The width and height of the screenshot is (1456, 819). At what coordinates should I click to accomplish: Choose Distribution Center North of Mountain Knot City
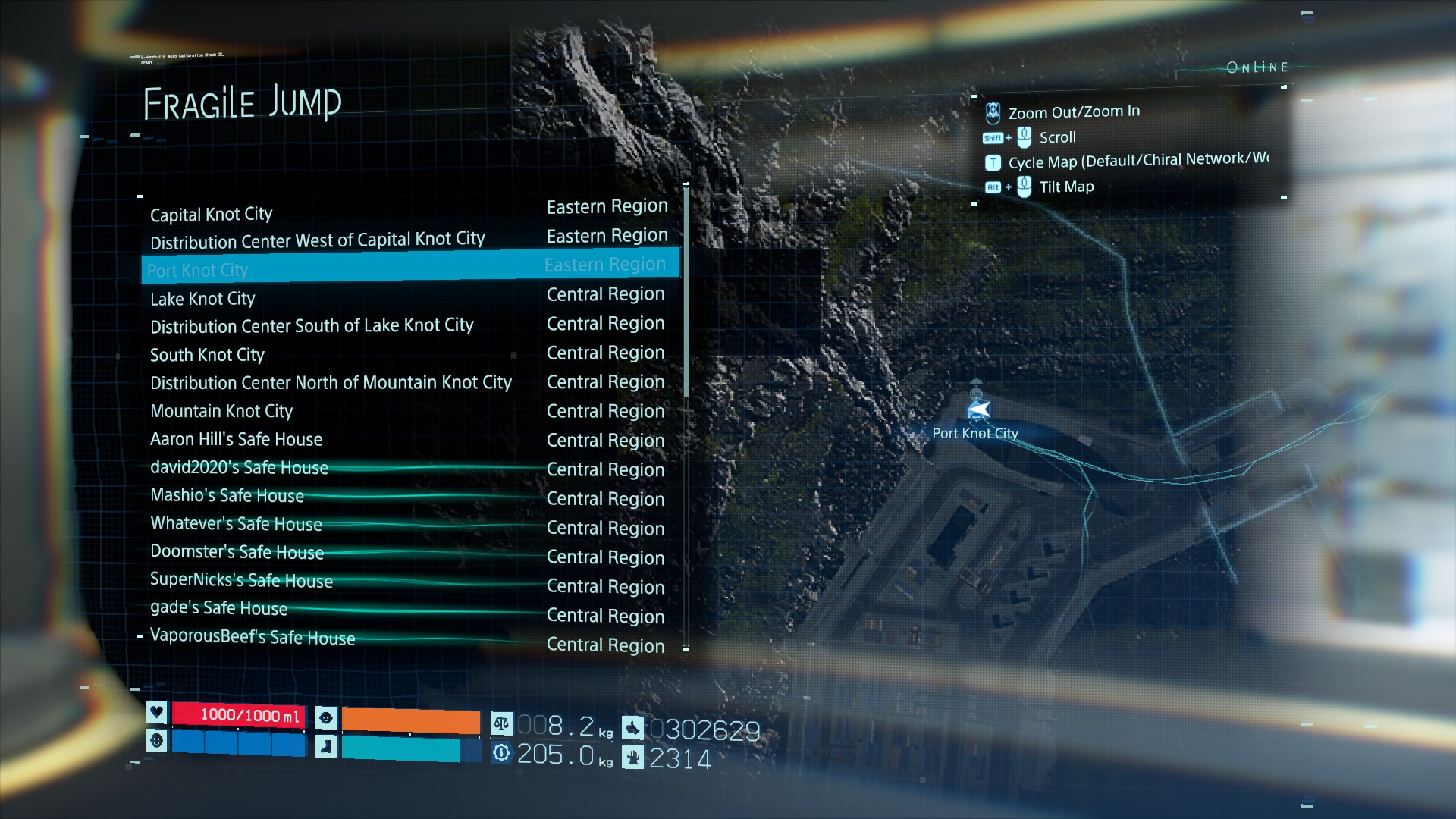tap(331, 383)
